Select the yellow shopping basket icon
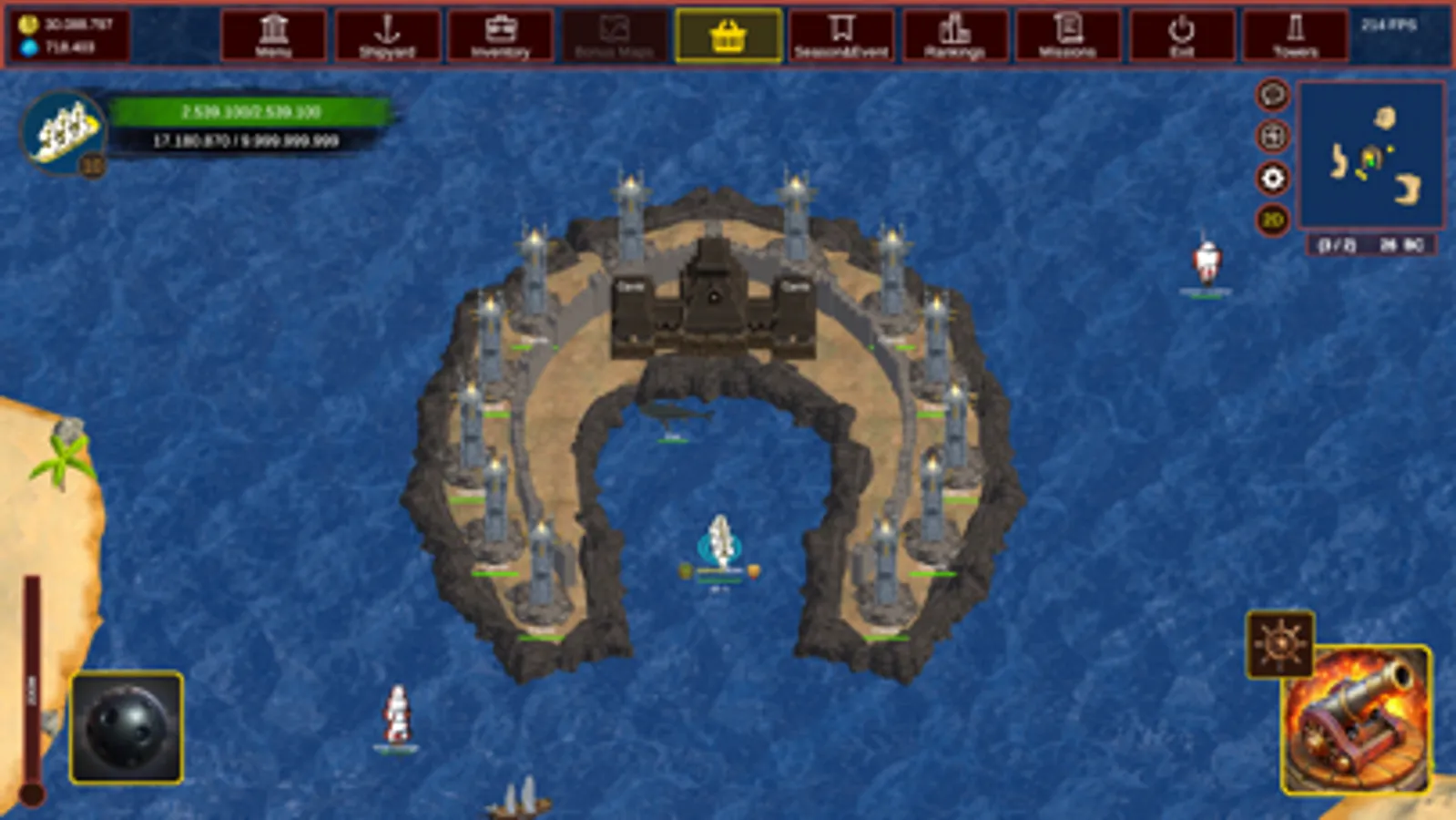Screen dimensions: 1456x820 [726, 37]
